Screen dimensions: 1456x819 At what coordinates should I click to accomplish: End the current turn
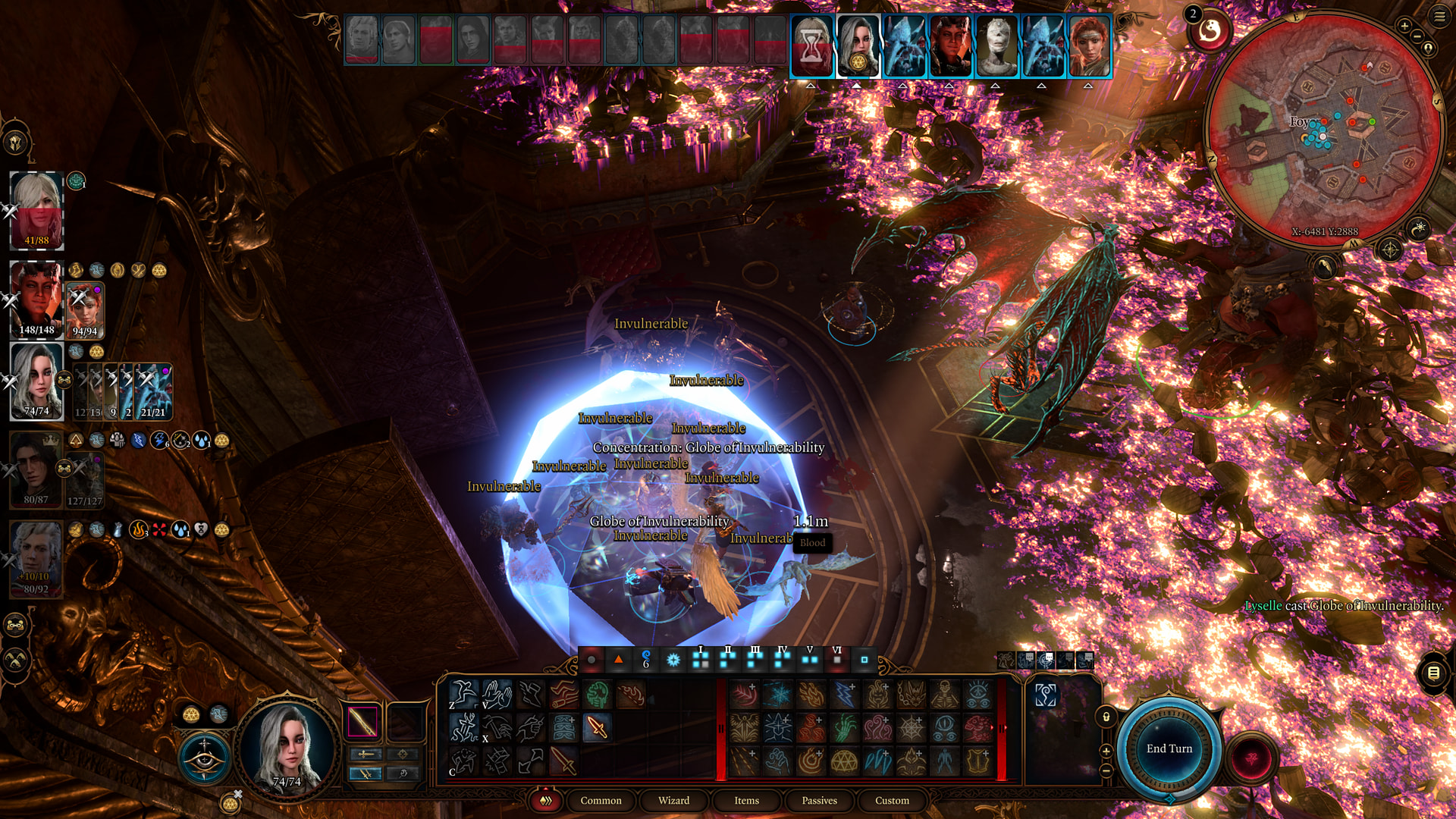[1169, 748]
